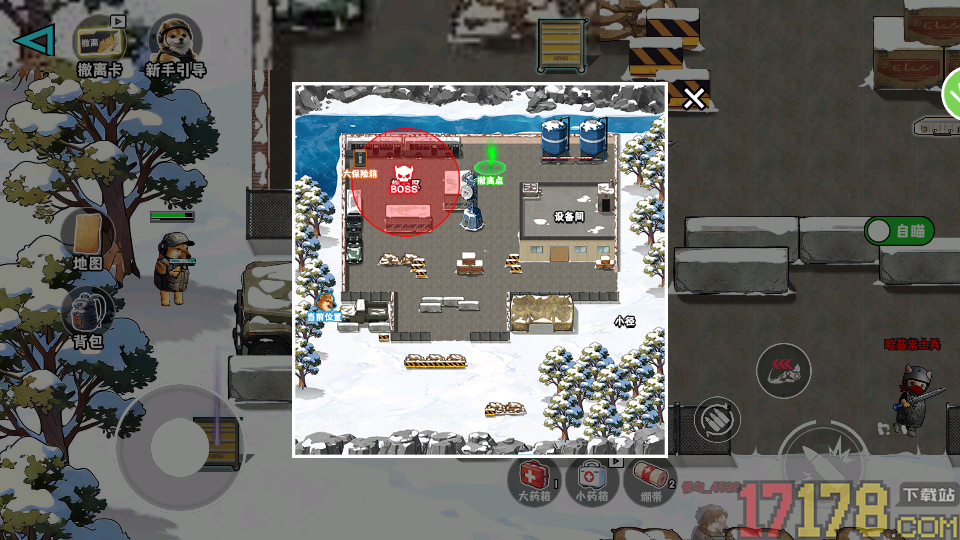Open the 背包 backpack
Image resolution: width=960 pixels, height=540 pixels.
(x=88, y=315)
